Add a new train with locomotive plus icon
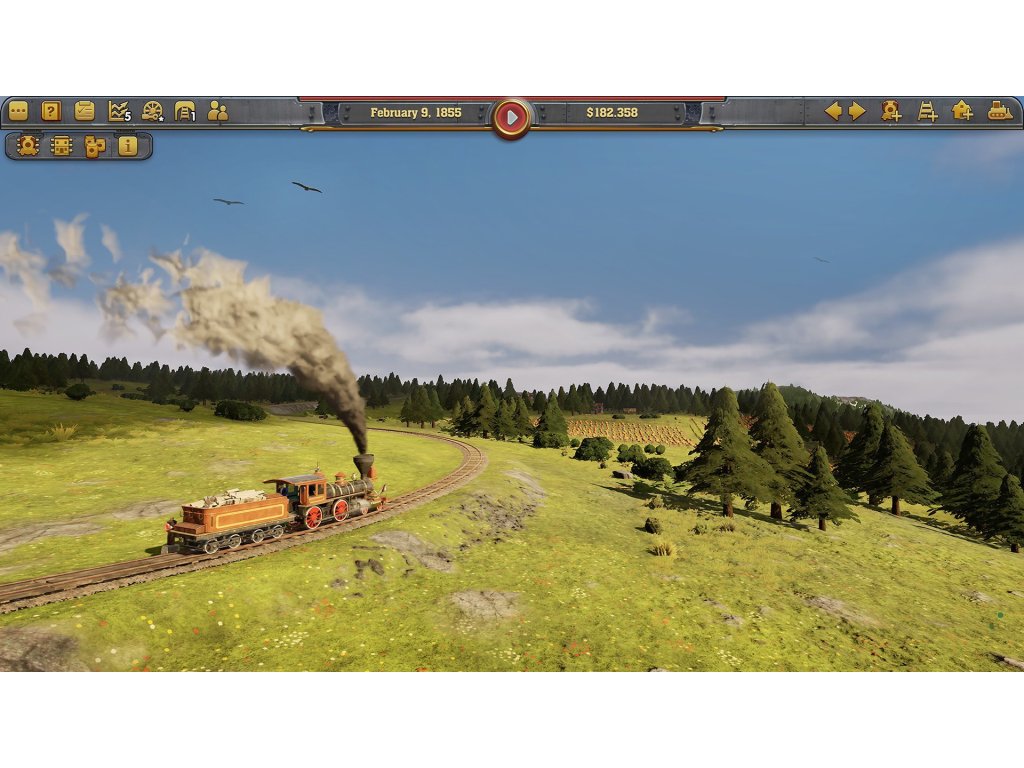This screenshot has height=768, width=1024. click(891, 111)
